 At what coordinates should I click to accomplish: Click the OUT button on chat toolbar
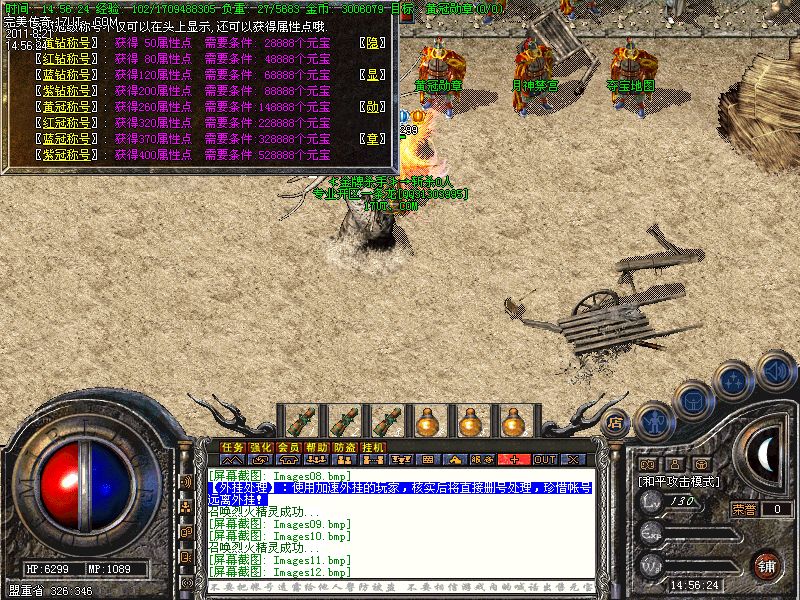(544, 460)
